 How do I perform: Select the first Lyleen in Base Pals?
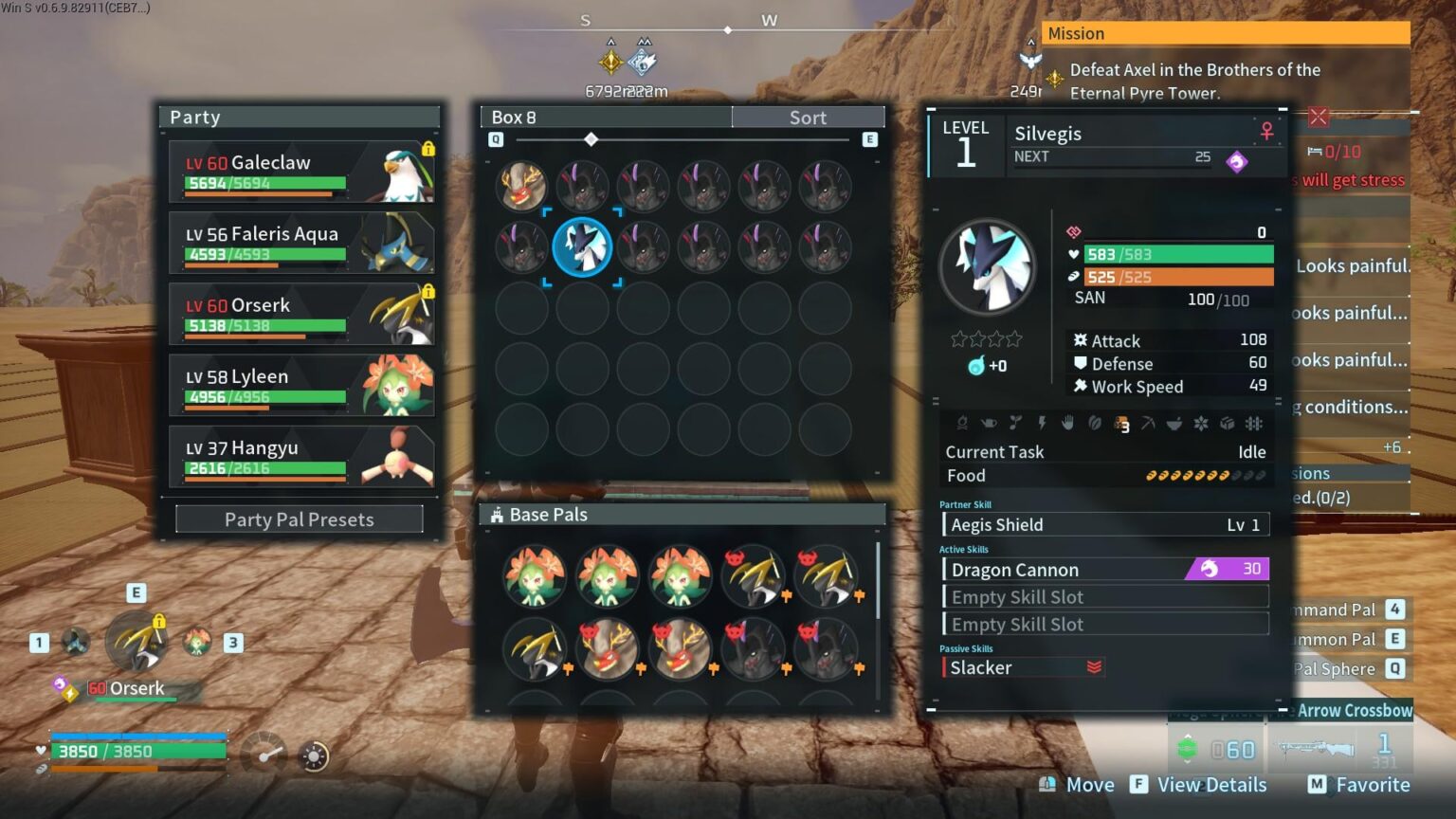point(535,575)
